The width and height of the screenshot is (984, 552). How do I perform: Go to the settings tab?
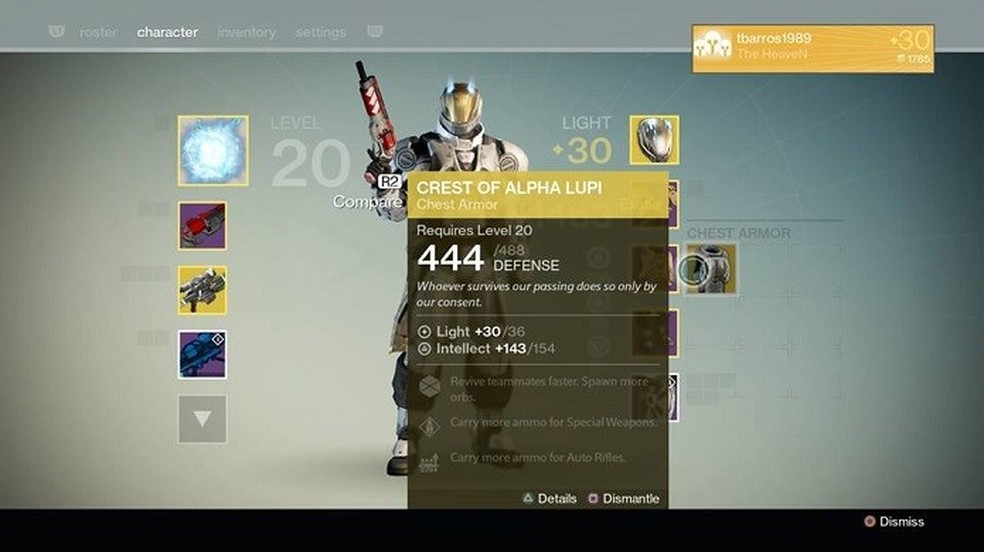pos(320,32)
